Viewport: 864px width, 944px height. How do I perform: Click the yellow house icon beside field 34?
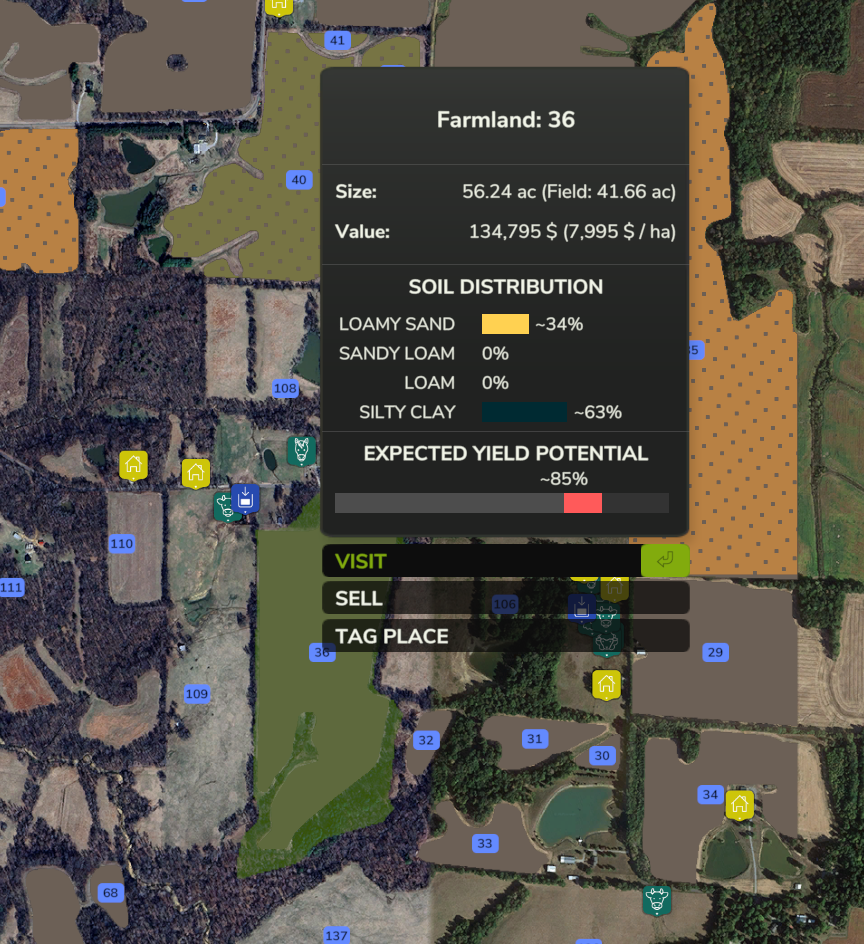tap(739, 804)
